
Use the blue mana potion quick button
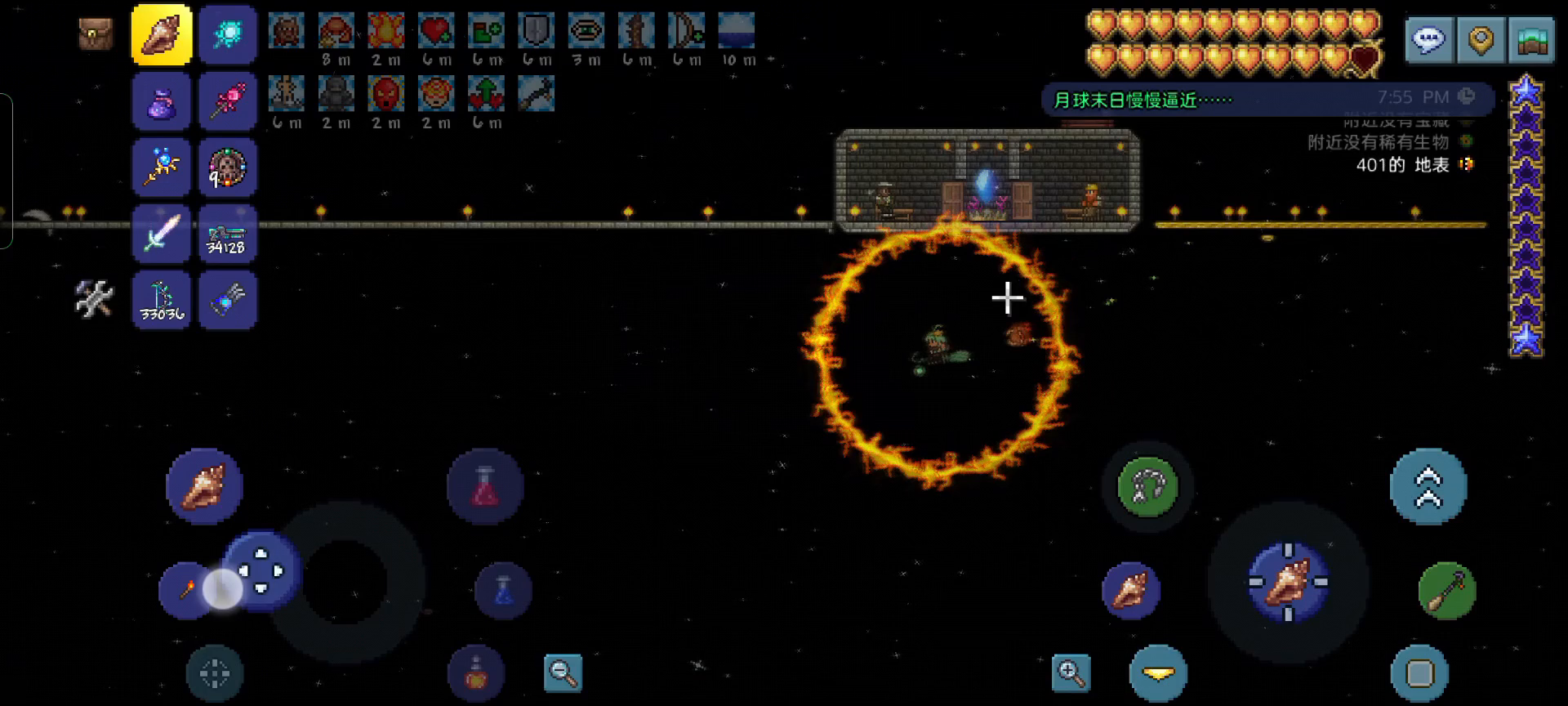pos(503,590)
